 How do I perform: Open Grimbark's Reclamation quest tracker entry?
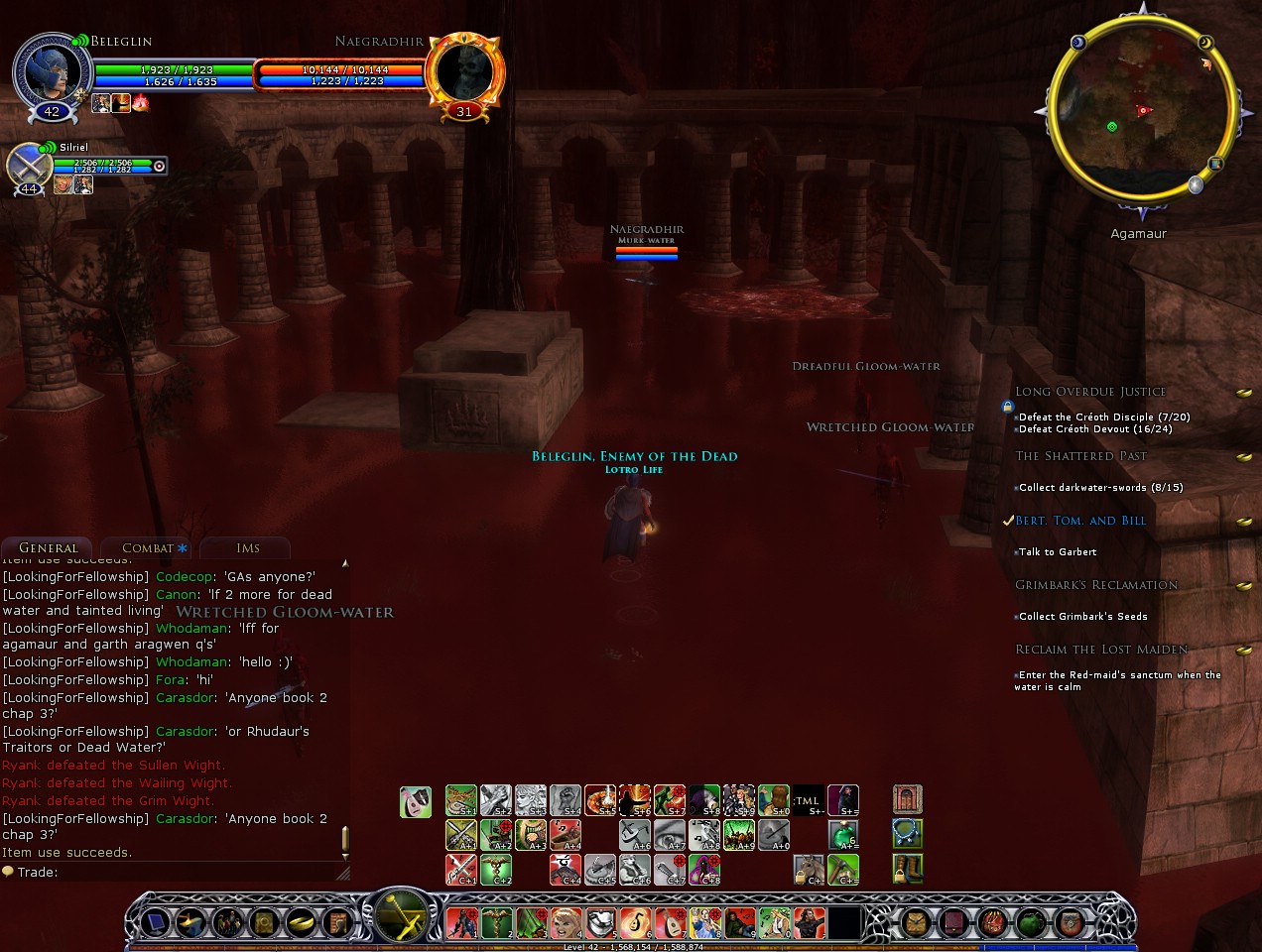click(1096, 585)
